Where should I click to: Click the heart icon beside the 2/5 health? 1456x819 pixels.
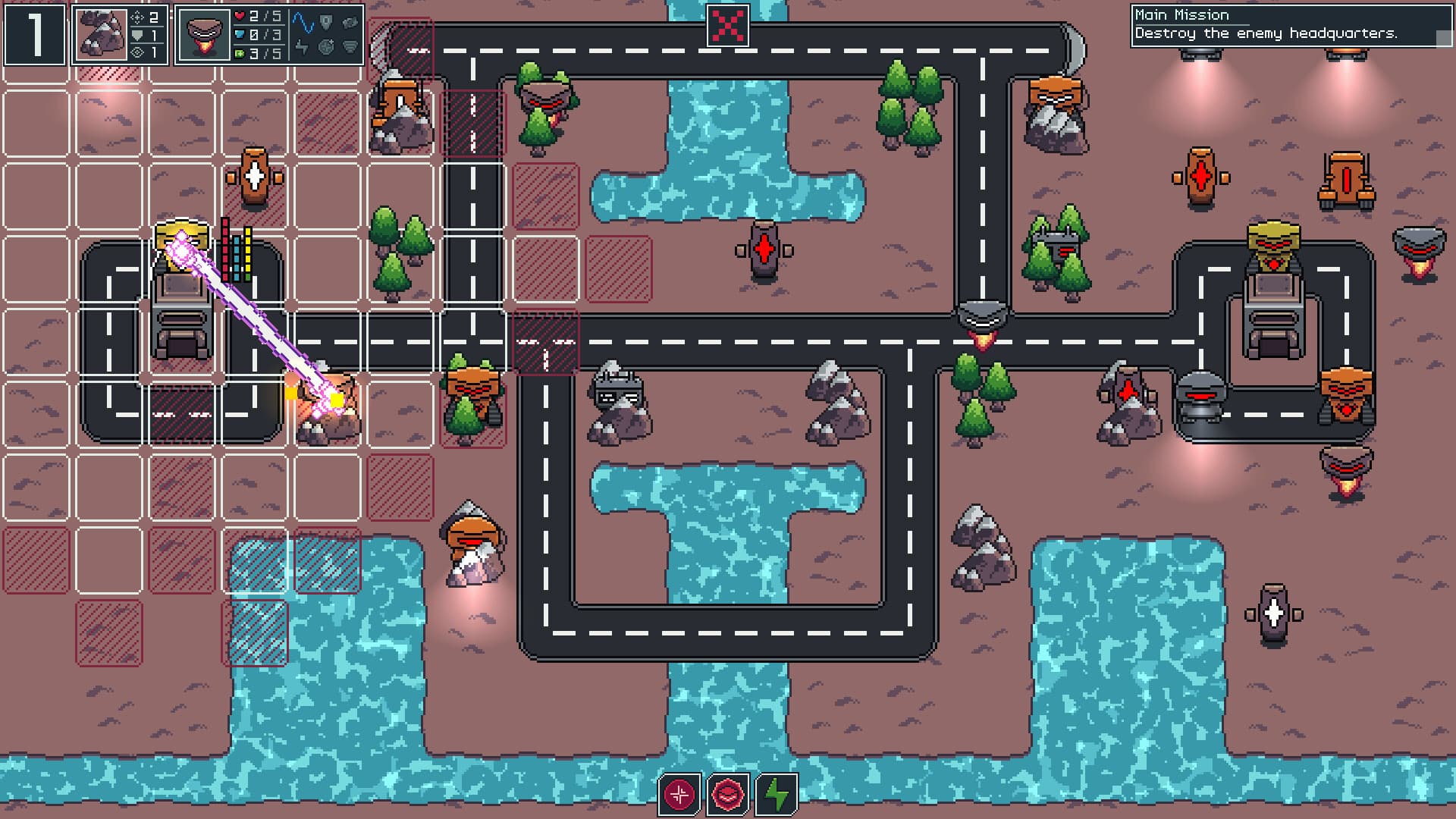[x=239, y=15]
